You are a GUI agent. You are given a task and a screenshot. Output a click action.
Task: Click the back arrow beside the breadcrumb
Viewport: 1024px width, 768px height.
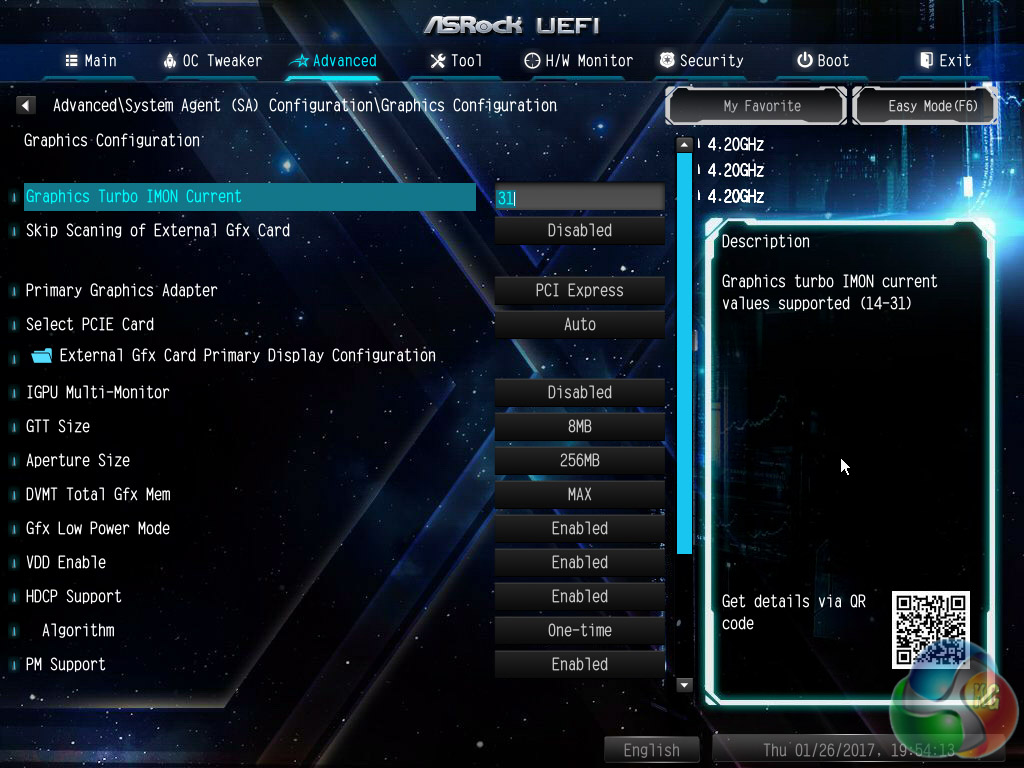point(27,105)
